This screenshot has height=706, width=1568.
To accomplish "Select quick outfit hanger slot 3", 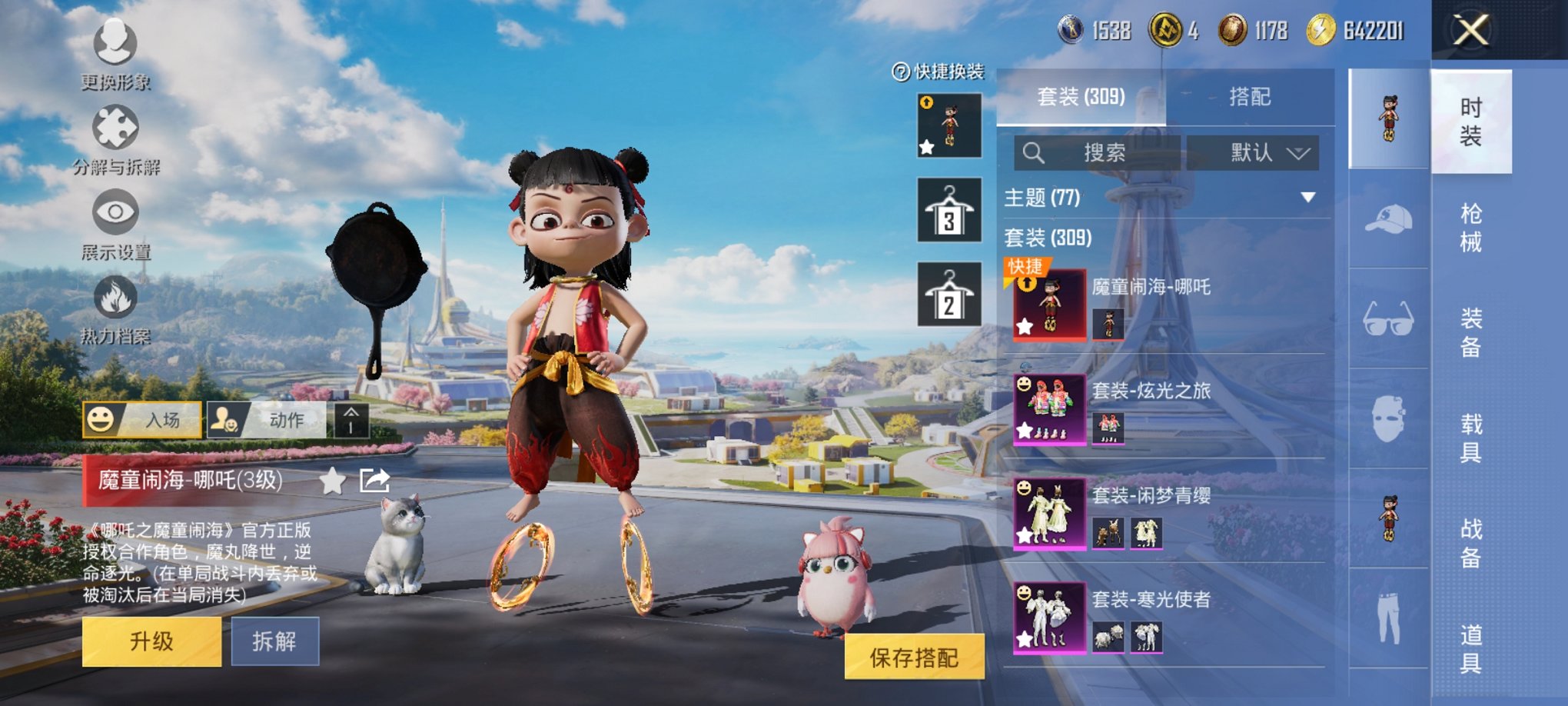I will click(949, 211).
